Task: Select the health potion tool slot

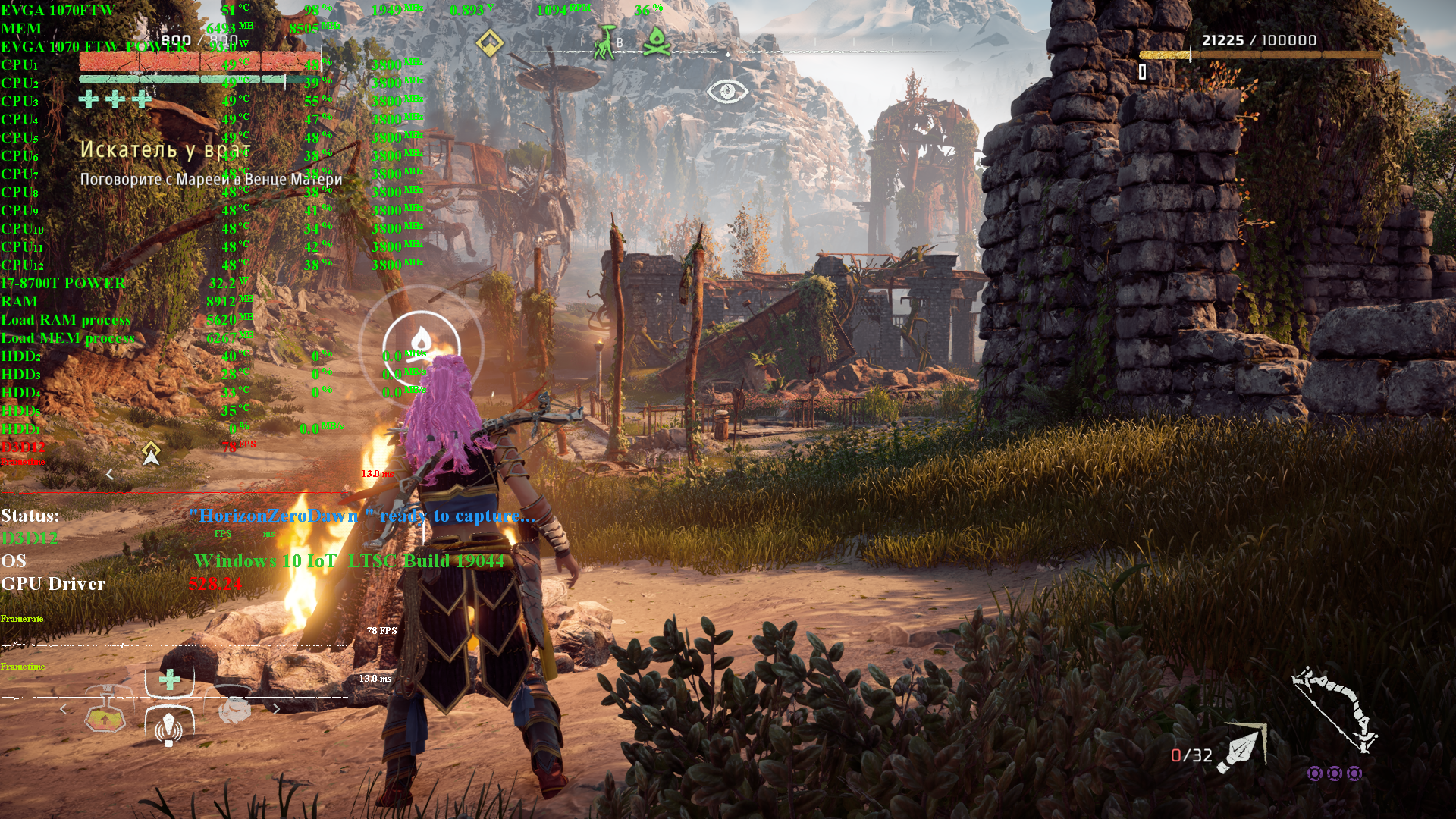Action: (x=105, y=714)
